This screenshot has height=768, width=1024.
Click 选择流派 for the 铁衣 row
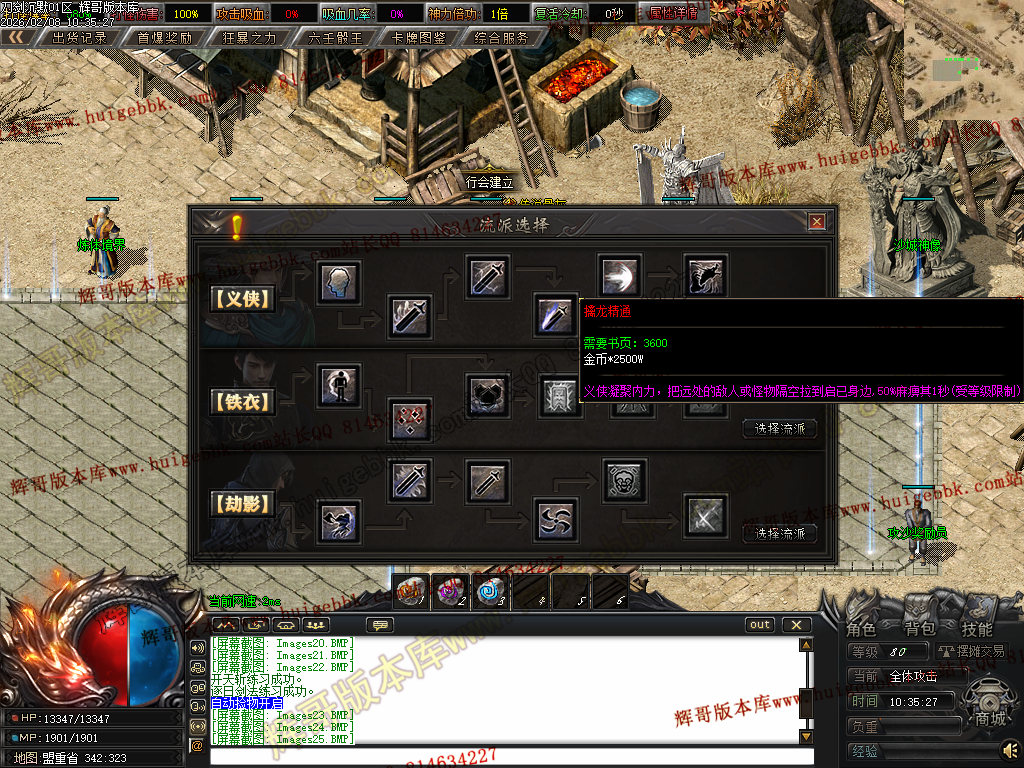[780, 429]
